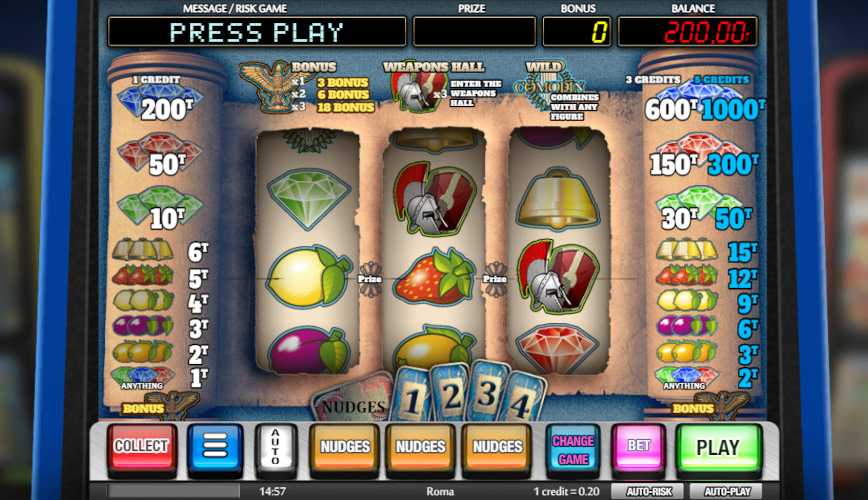Hit the green PLAY button

coord(717,448)
